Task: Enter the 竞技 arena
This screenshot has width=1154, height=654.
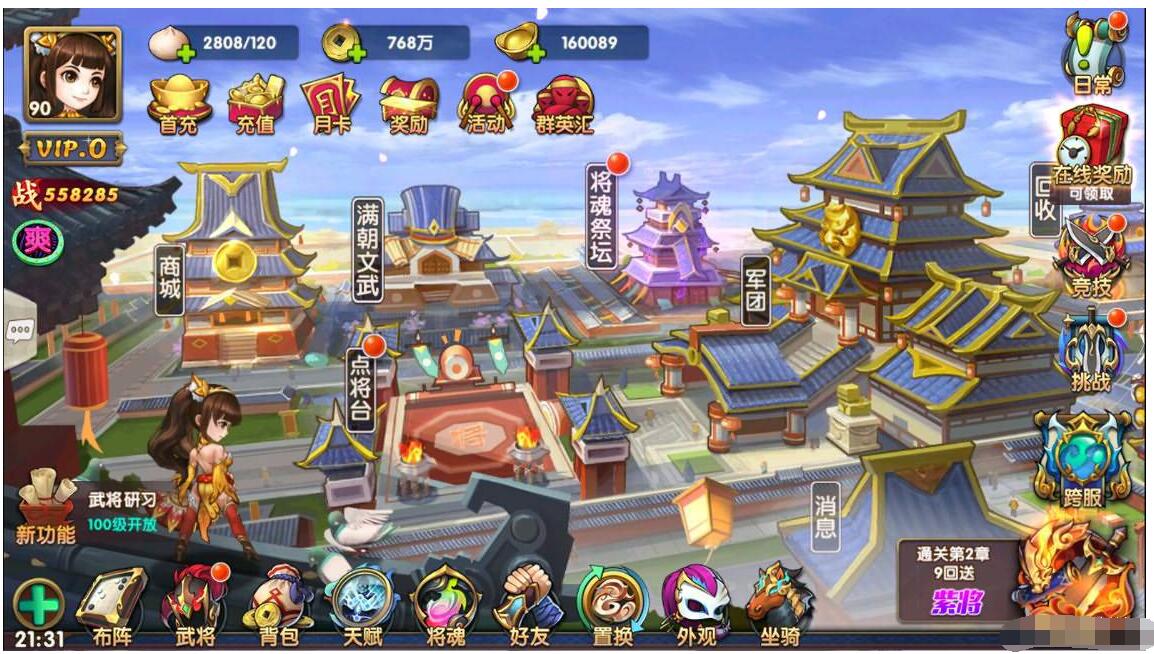Action: pyautogui.click(x=1091, y=257)
